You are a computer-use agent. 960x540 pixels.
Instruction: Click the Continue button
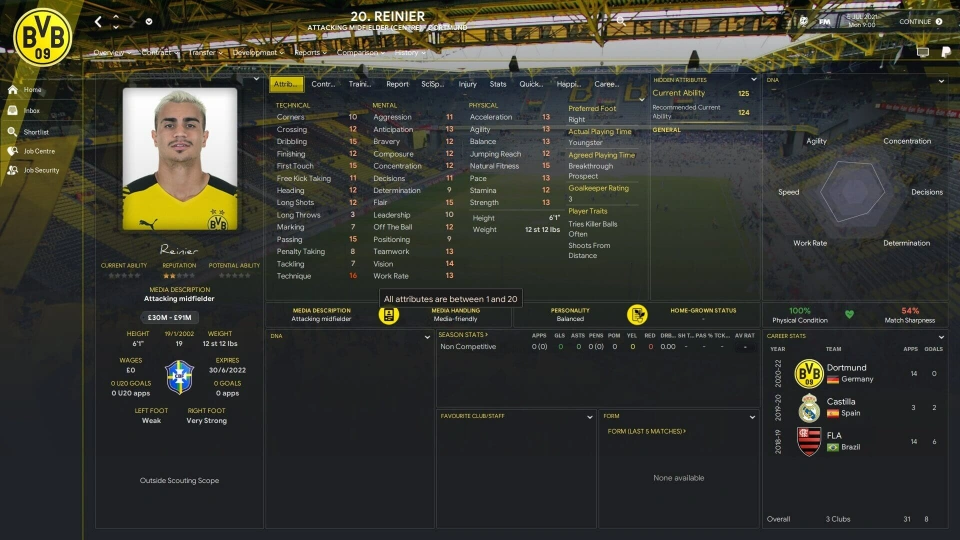pos(920,21)
